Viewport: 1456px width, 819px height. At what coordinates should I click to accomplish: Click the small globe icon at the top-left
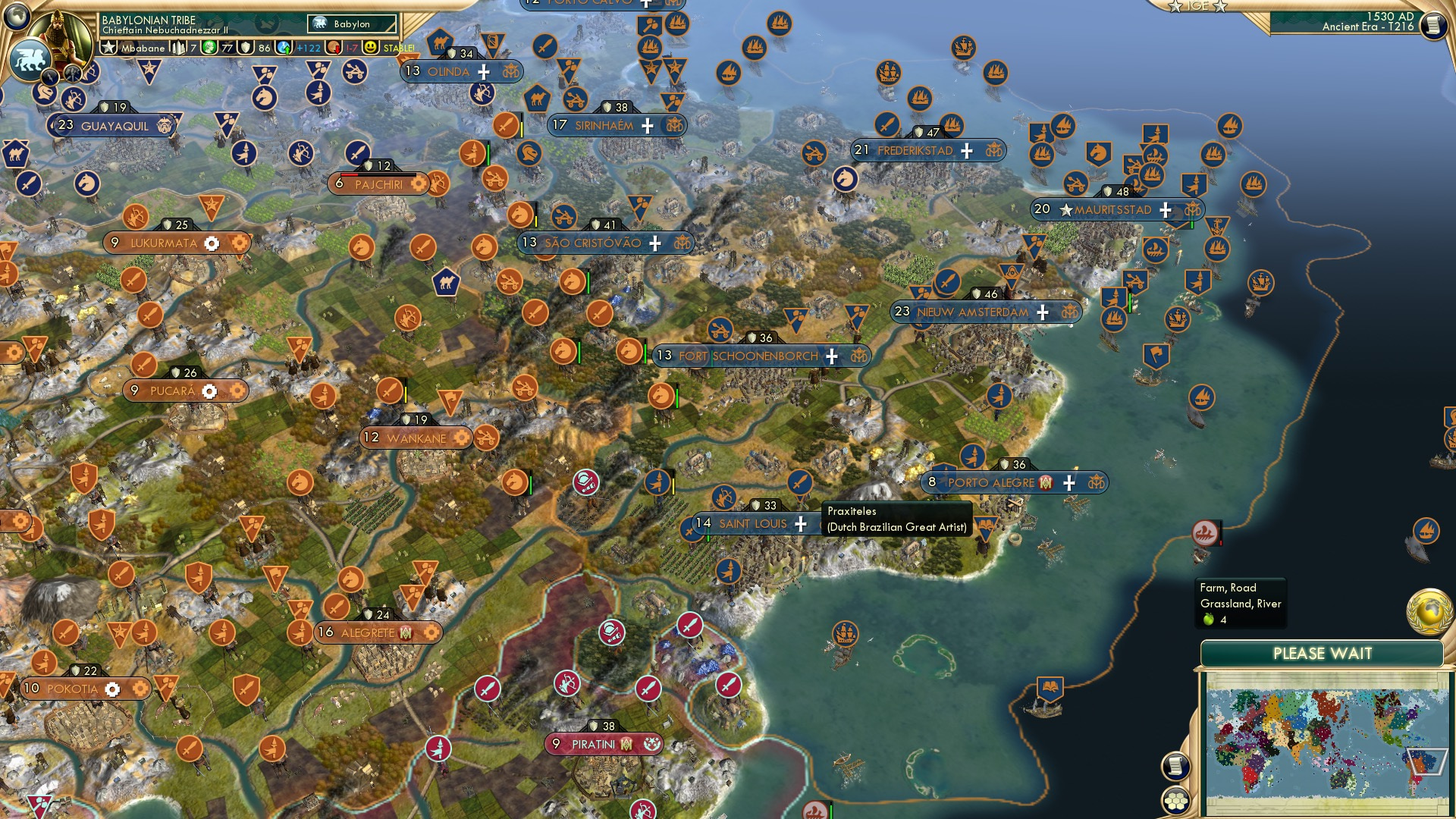17,15
